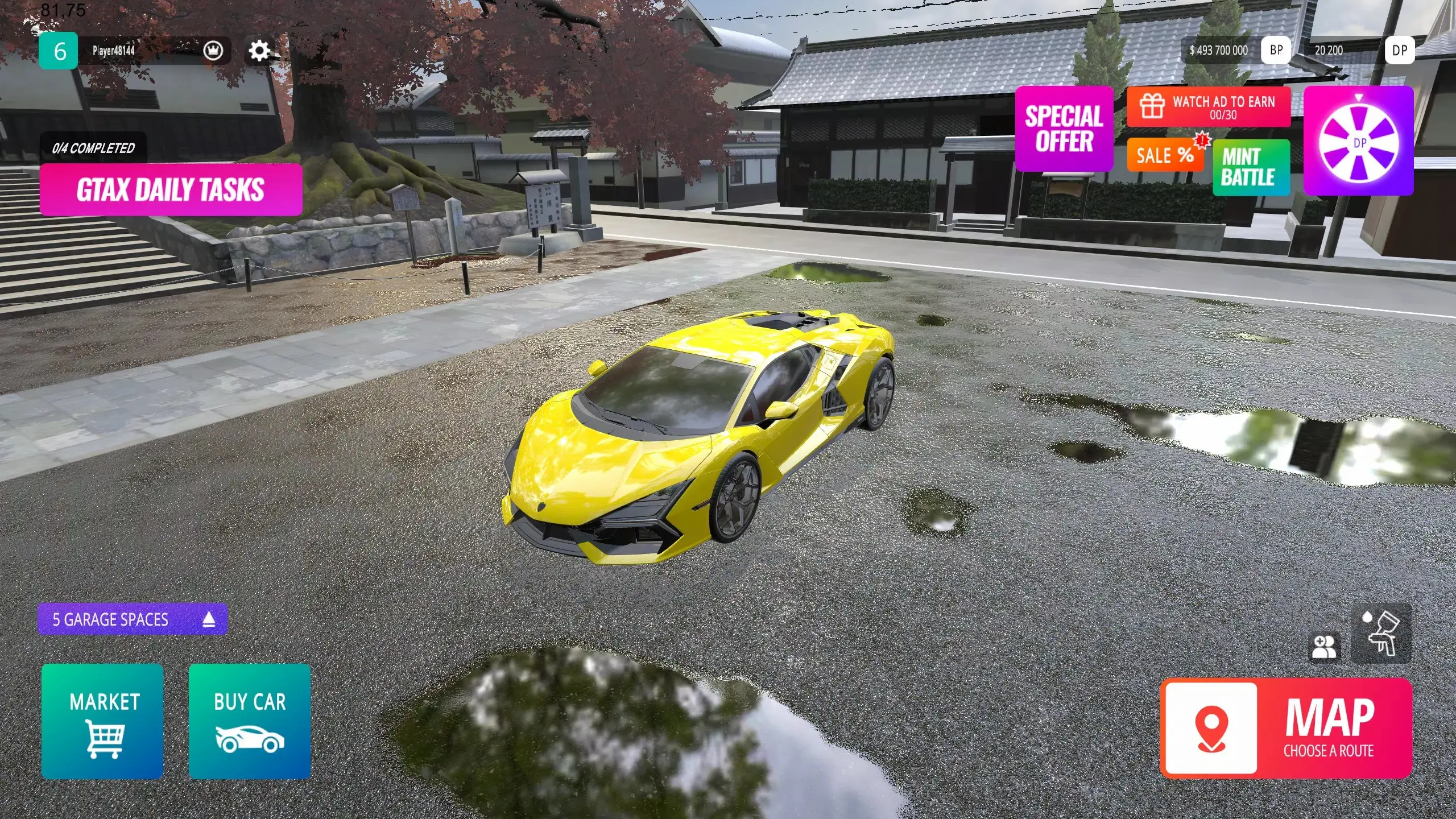1456x819 pixels.
Task: Enter Mint Battle mode
Action: (x=1251, y=167)
